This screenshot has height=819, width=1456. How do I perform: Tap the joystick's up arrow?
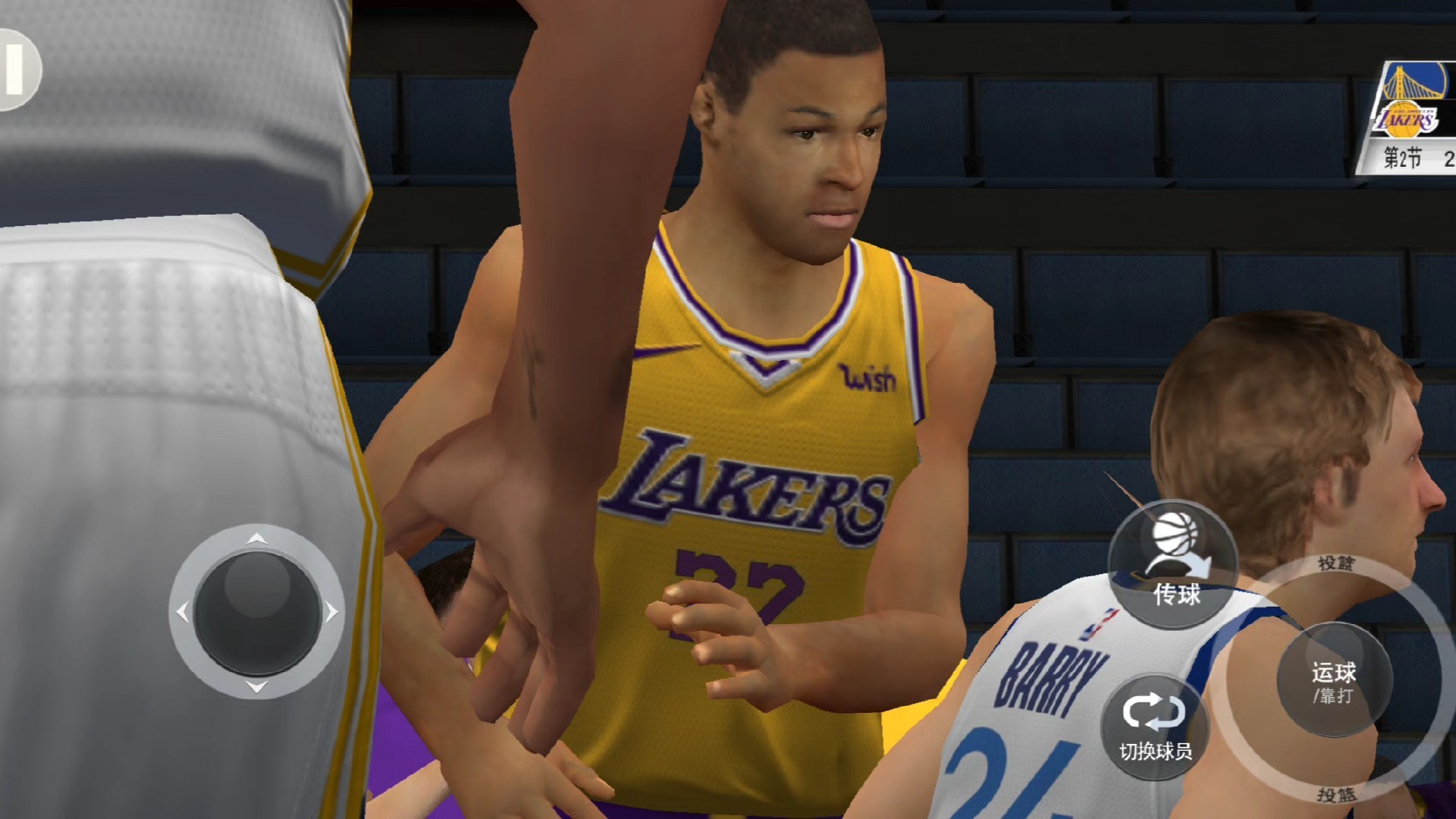257,539
